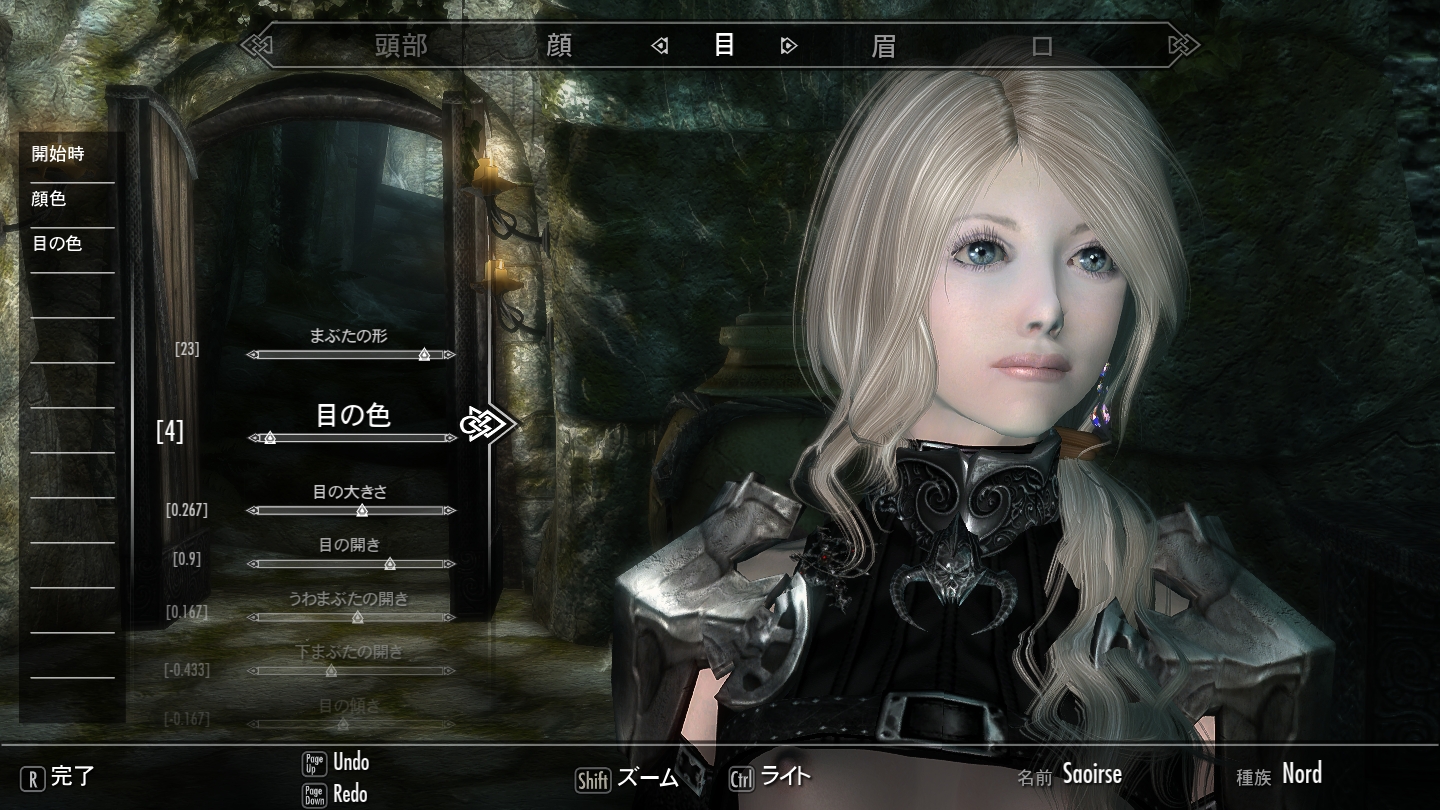The width and height of the screenshot is (1440, 810).
Task: Click the right arrow beside 目 tab
Action: (790, 45)
